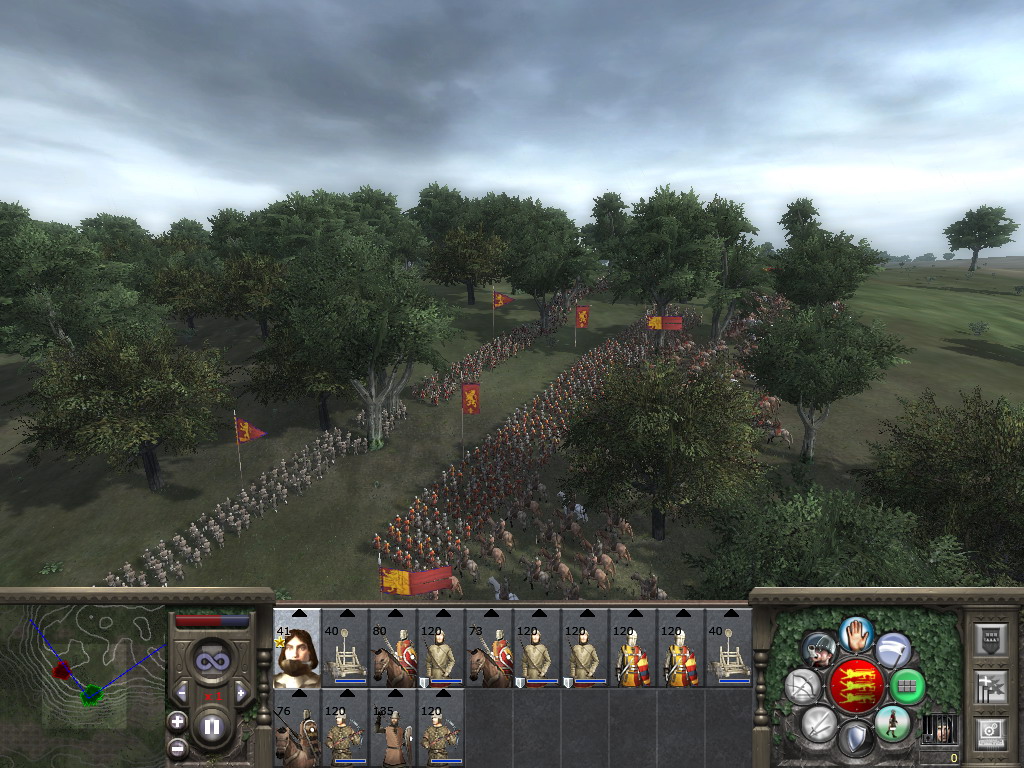1024x768 pixels.
Task: Trigger the rally horn helmet icon
Action: coord(819,649)
